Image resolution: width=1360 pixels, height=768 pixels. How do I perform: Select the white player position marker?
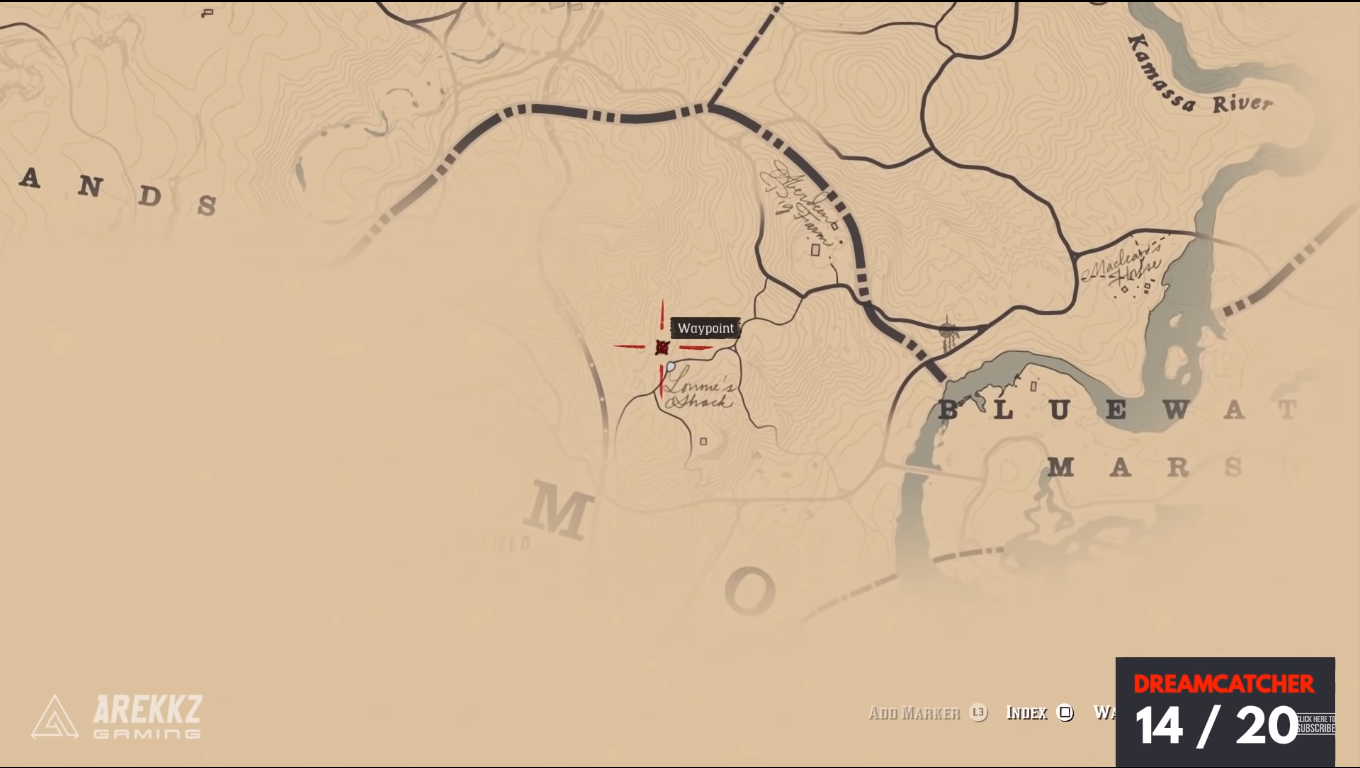(x=671, y=367)
